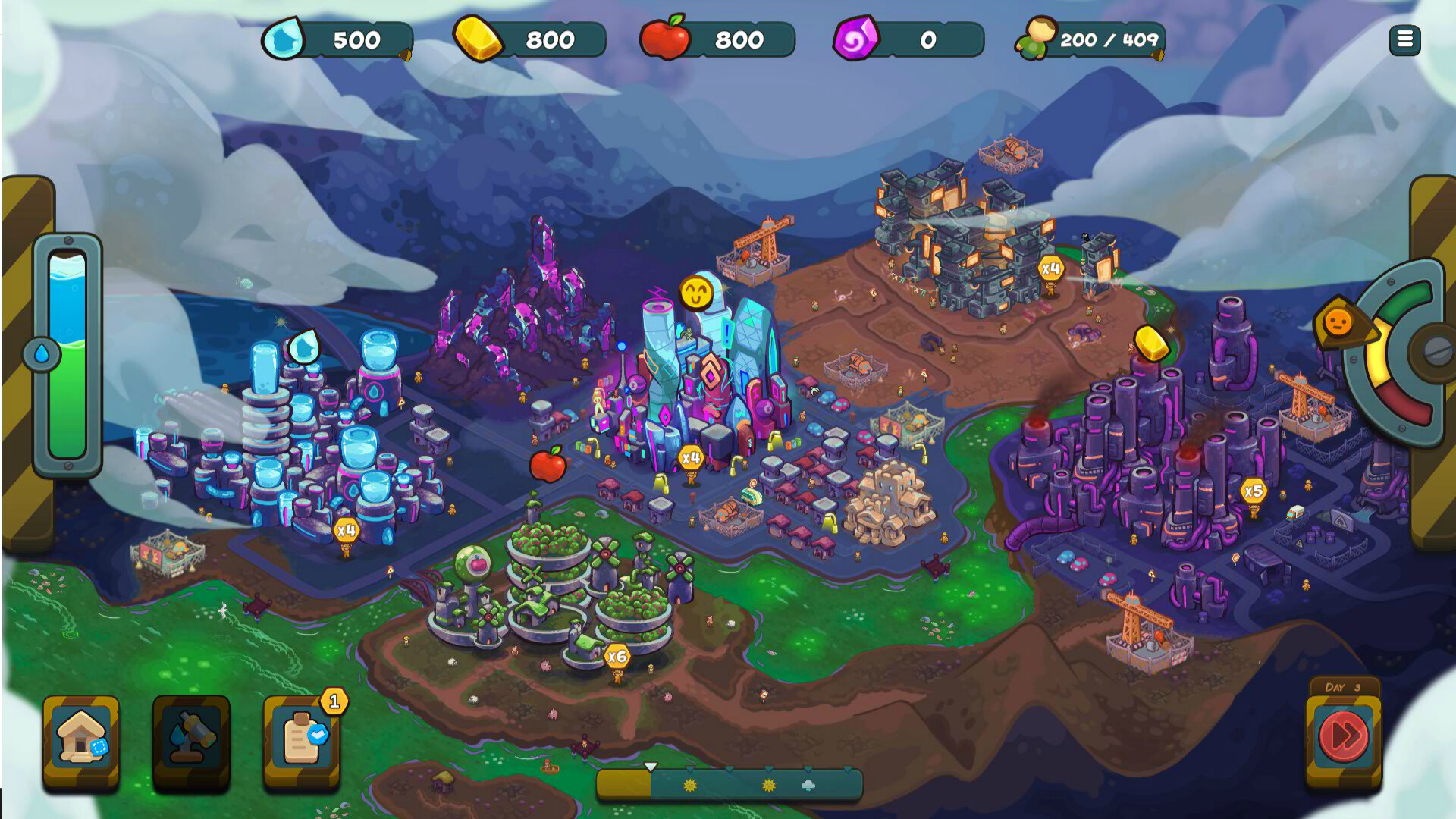This screenshot has height=819, width=1456.
Task: Collect the gold nugget bubble near the purple factory
Action: 1151,344
